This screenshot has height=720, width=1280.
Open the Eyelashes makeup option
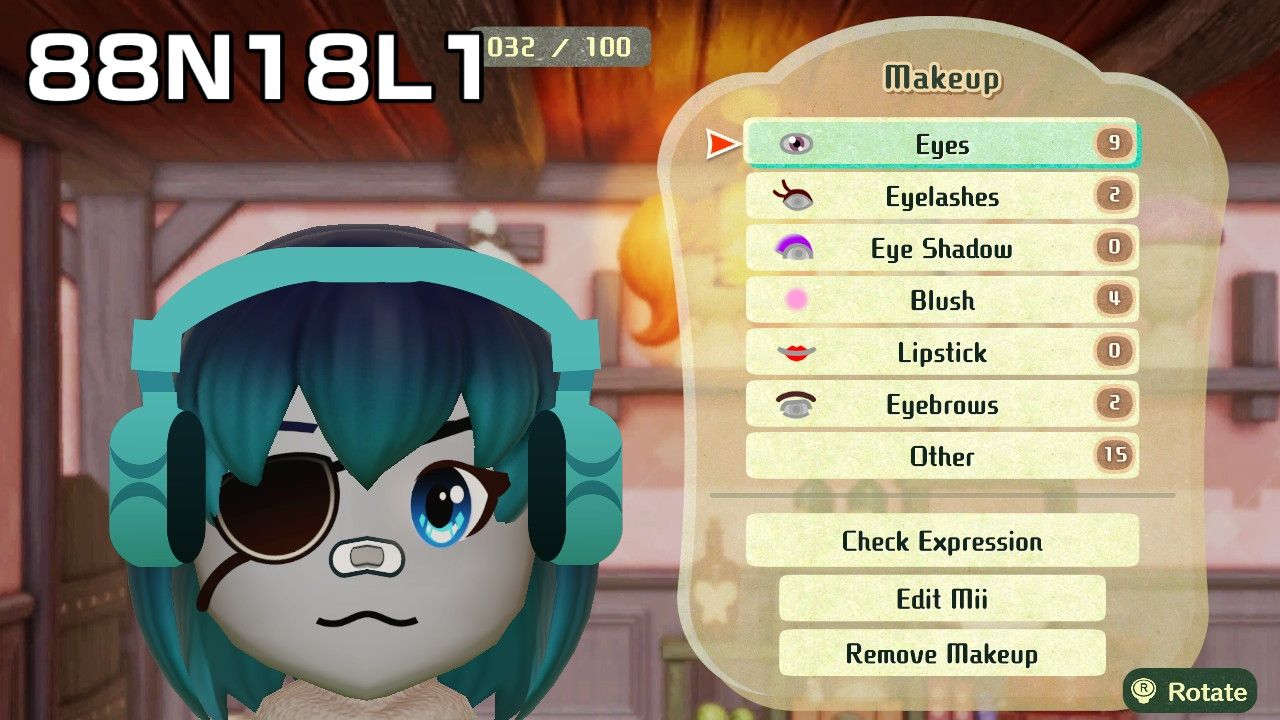tap(941, 197)
